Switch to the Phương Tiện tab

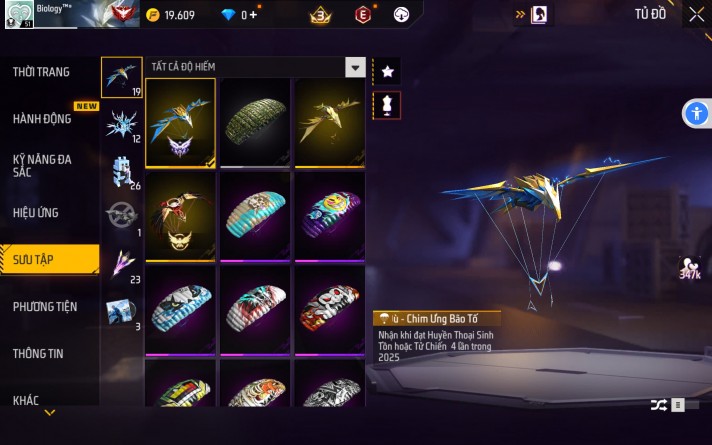[x=46, y=307]
